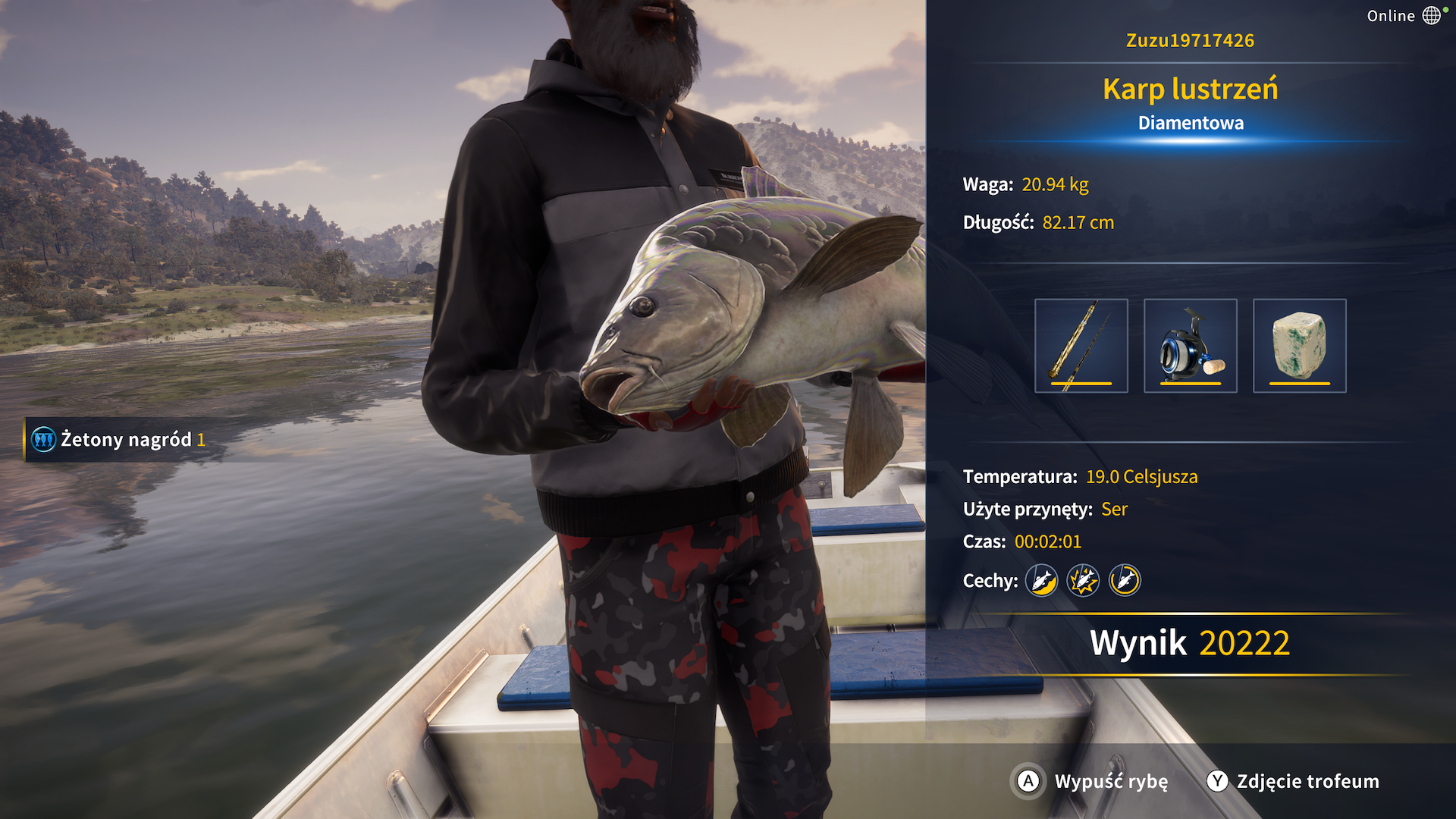Click the Online globe status icon

[x=1431, y=16]
